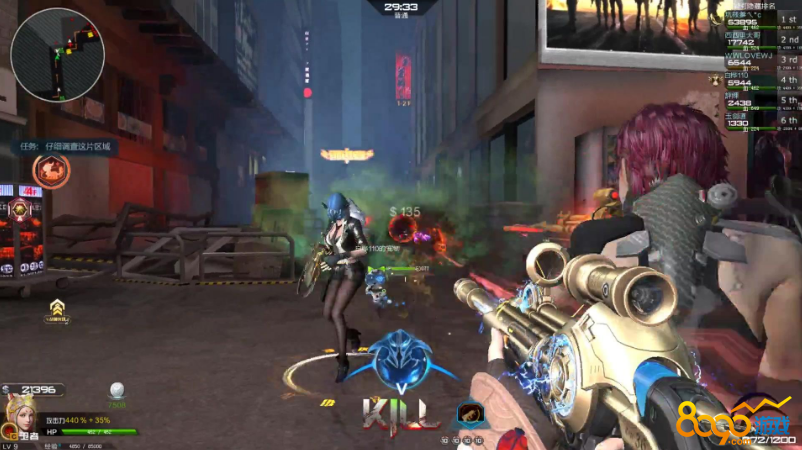Select the blonde character portrait
Image resolution: width=802 pixels, height=450 pixels.
point(17,413)
